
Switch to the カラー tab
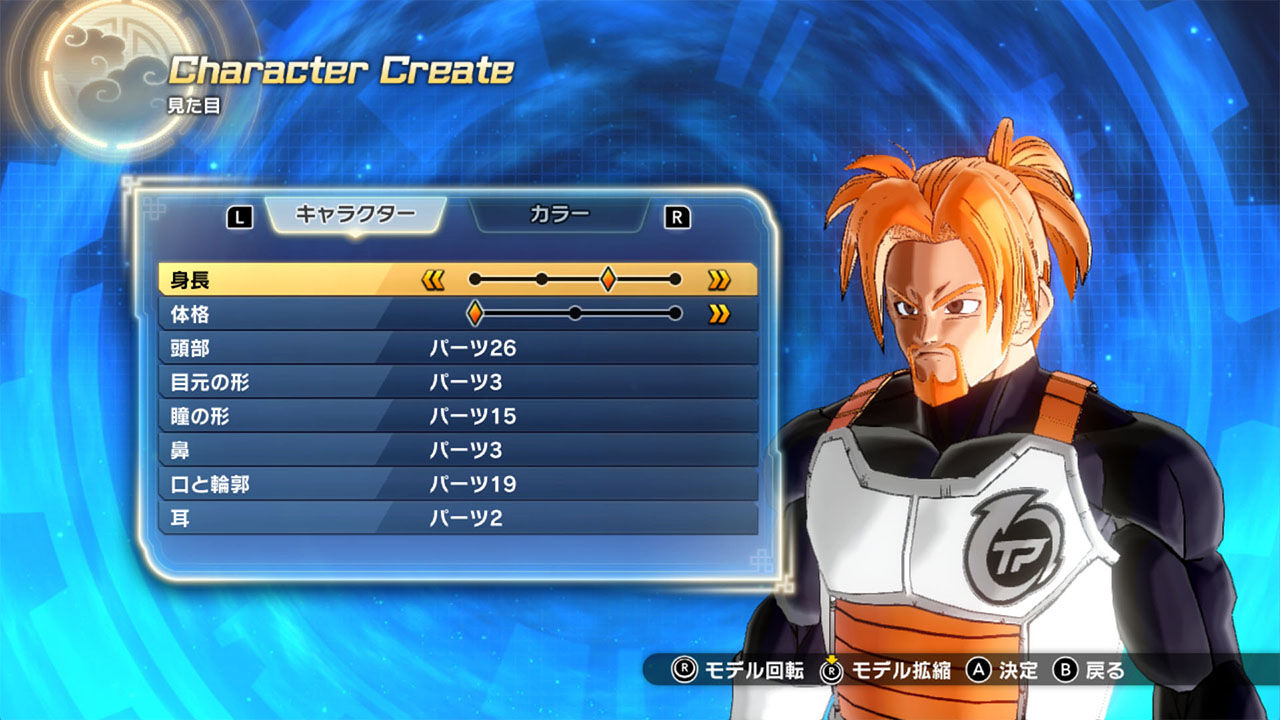coord(557,213)
